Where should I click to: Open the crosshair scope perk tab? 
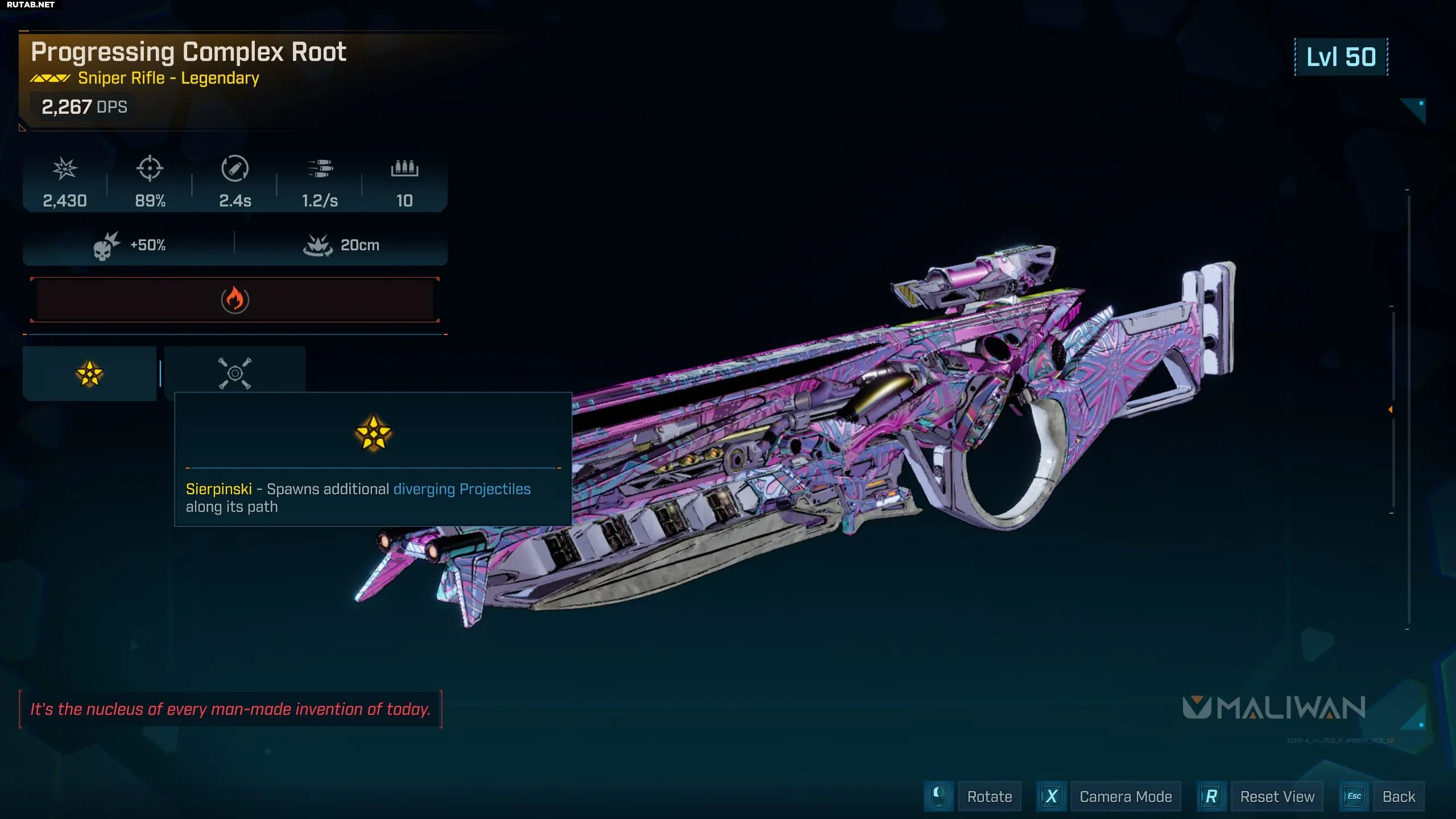[x=234, y=373]
